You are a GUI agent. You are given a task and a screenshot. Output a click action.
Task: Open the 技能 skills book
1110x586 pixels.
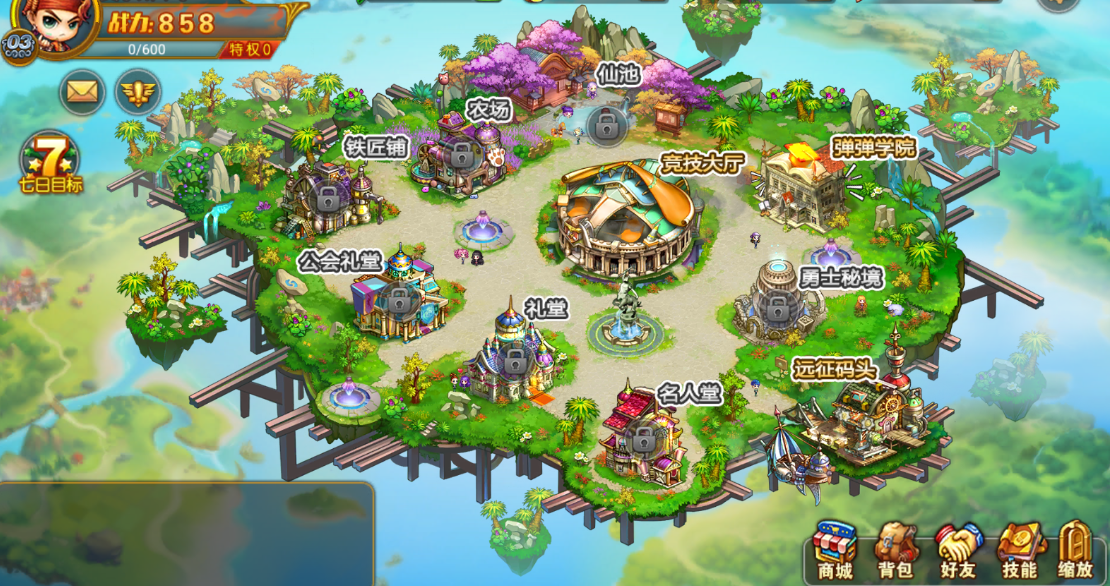click(1019, 551)
